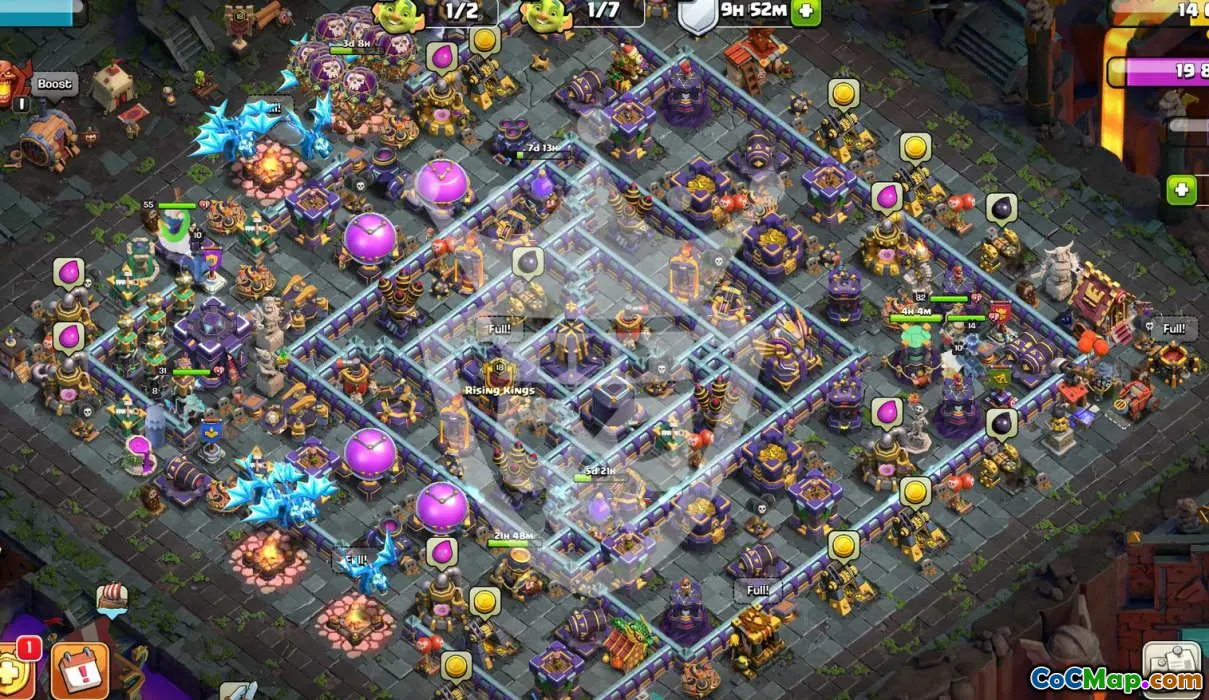This screenshot has height=700, width=1209.
Task: Tap the green plus beside the shield timer
Action: (806, 13)
